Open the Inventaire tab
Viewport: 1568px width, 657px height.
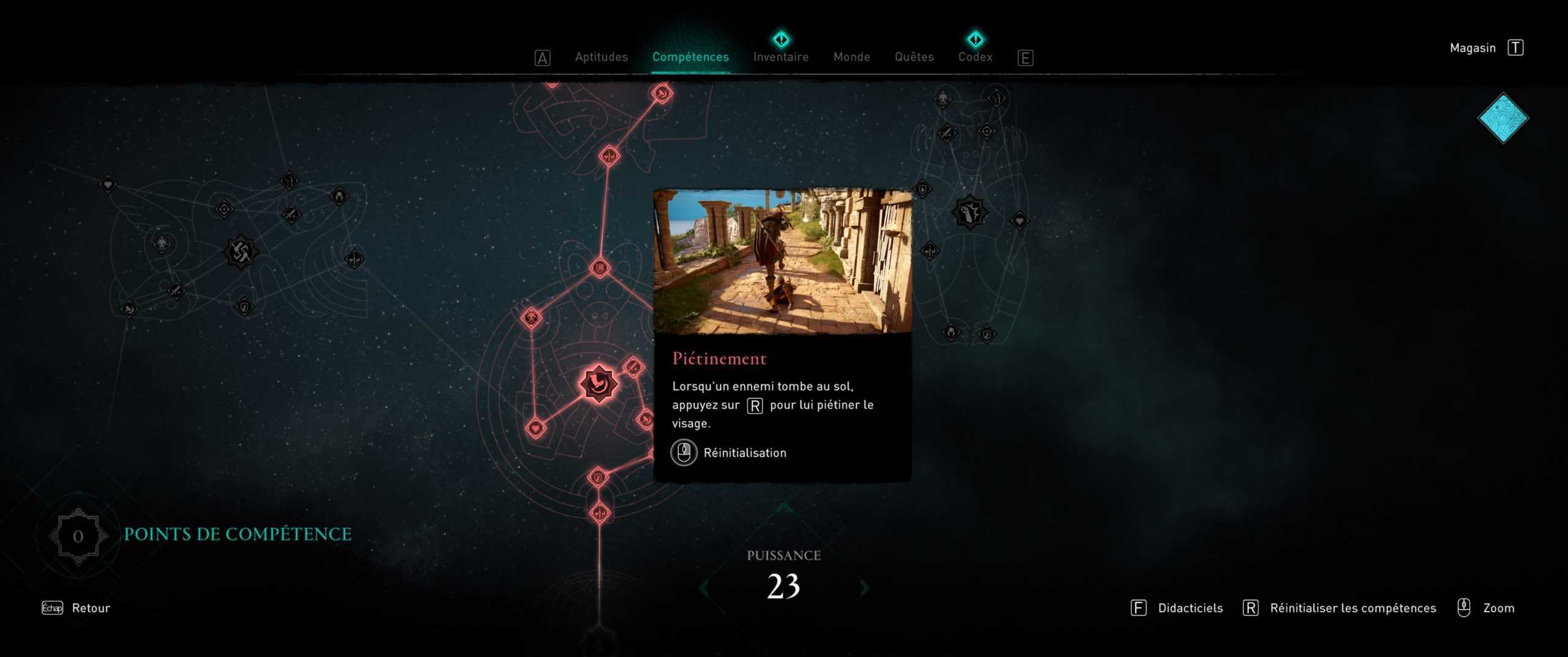click(x=780, y=57)
